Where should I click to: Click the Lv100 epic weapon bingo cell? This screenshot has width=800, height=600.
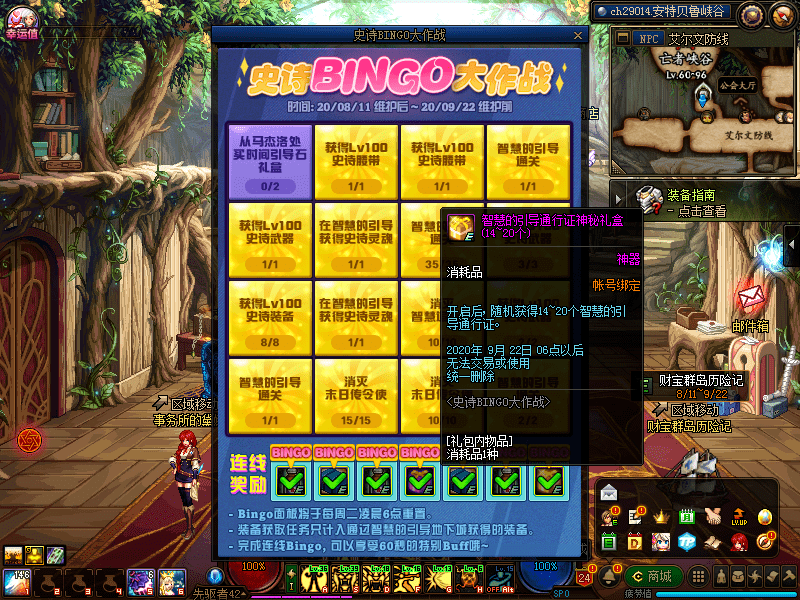click(270, 240)
